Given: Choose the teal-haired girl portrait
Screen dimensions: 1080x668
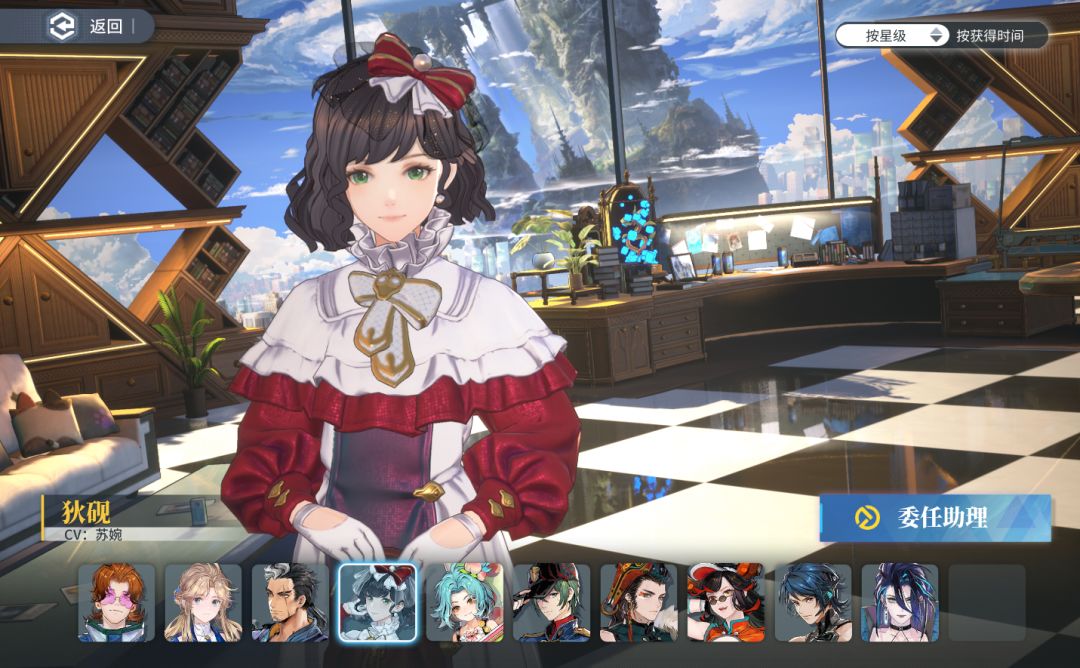Looking at the screenshot, I should (x=464, y=602).
